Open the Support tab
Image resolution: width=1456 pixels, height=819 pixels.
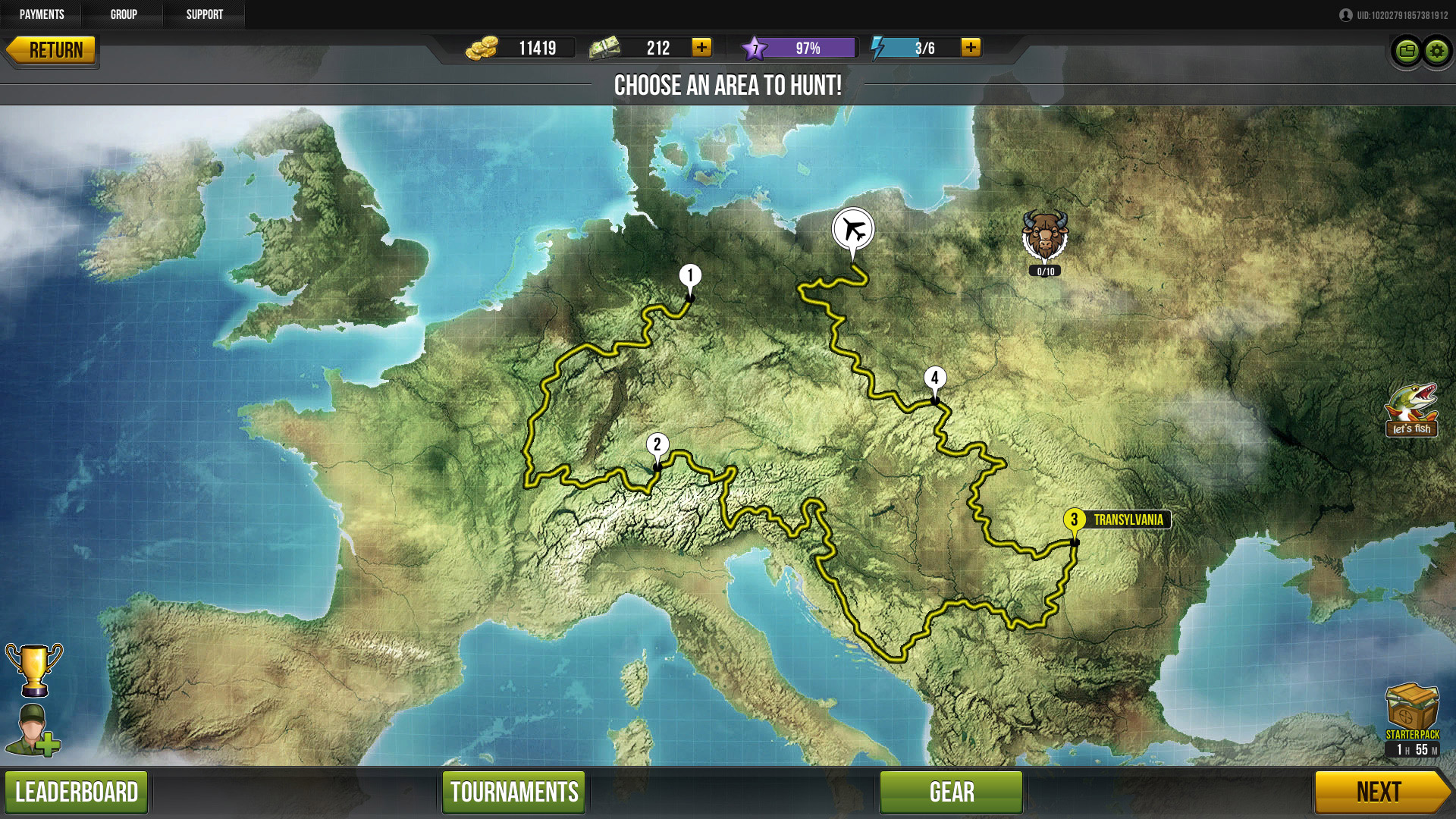205,14
